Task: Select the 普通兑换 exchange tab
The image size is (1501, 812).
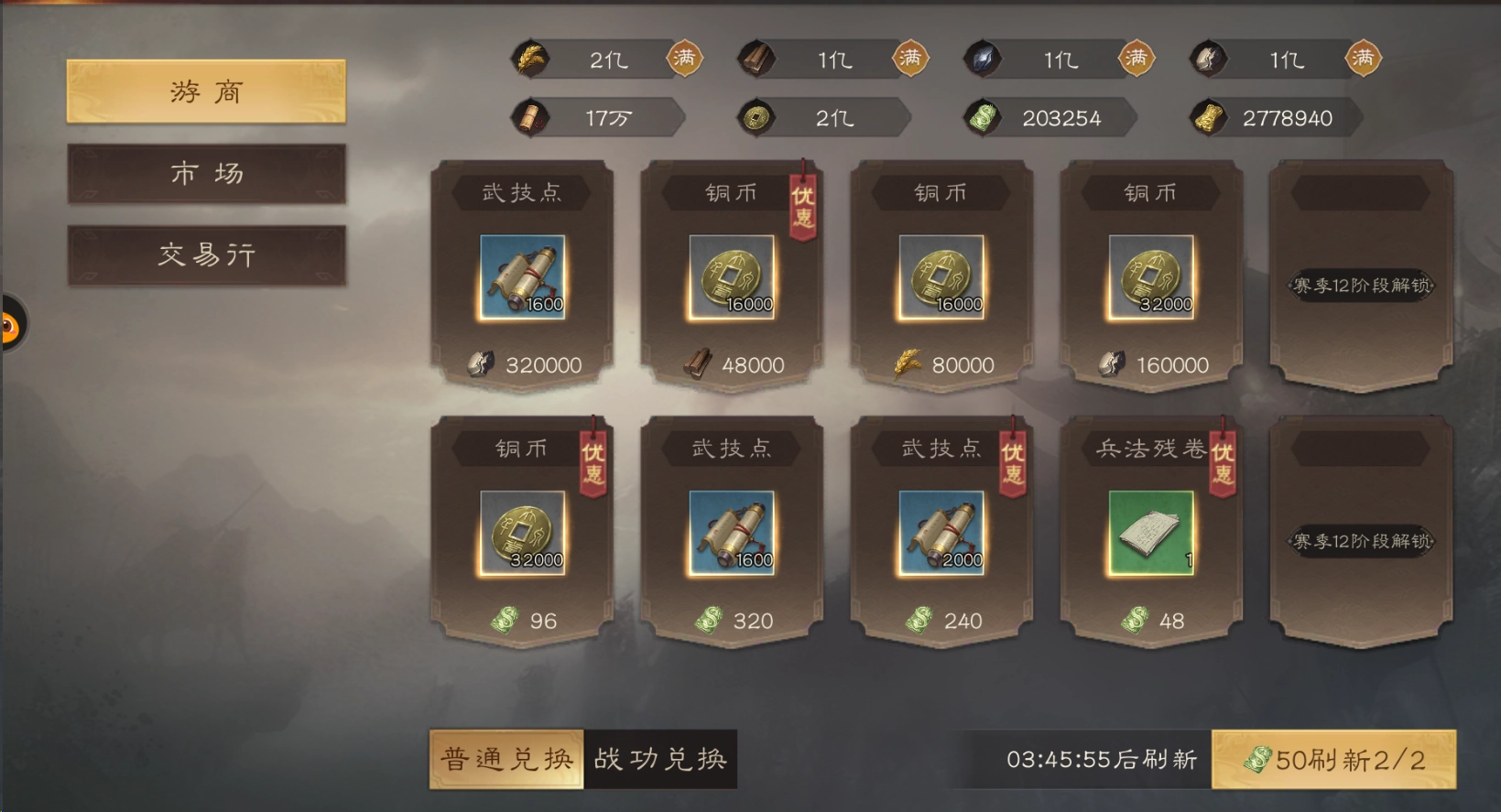Action: click(x=505, y=758)
